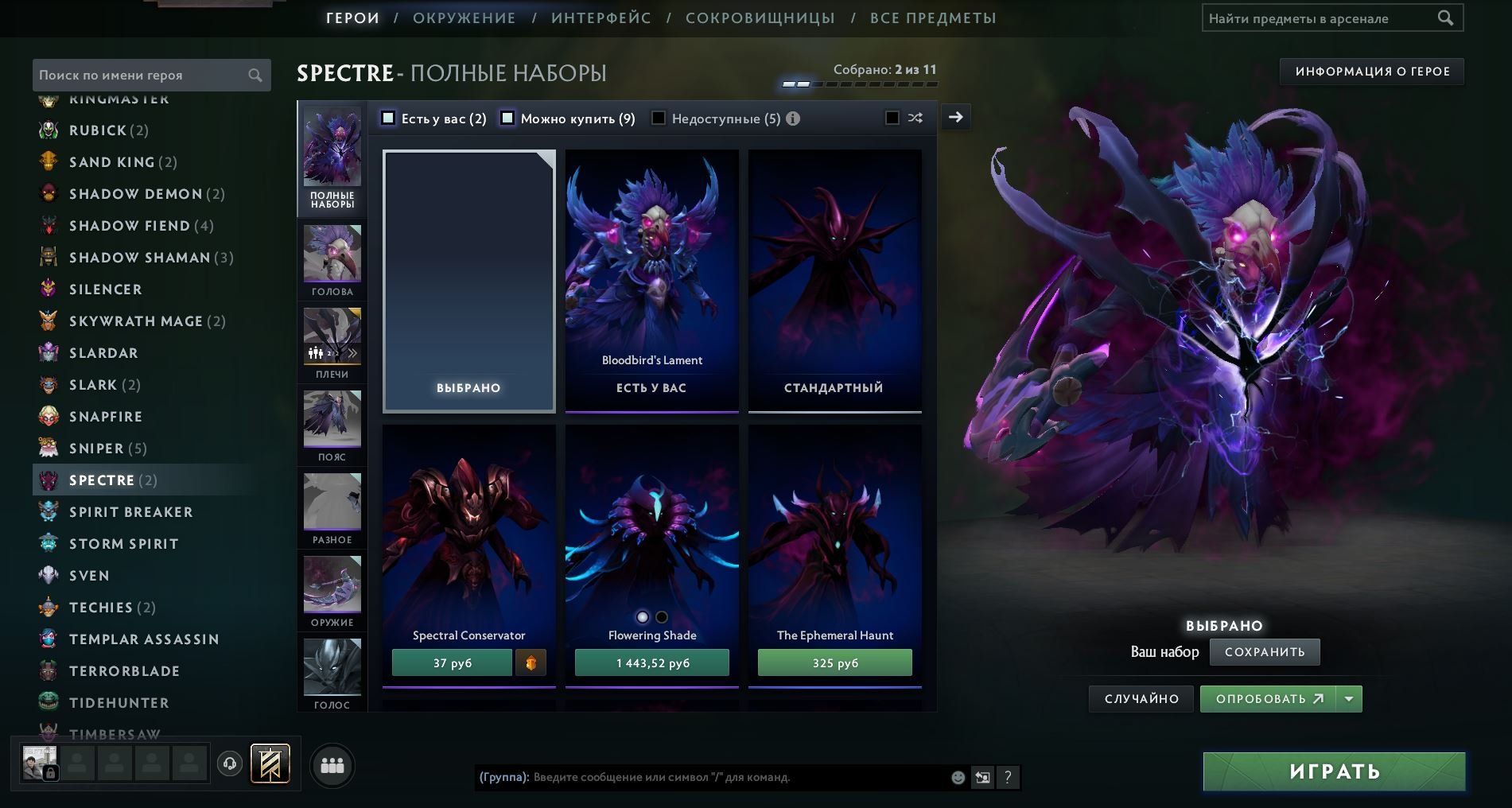Open the ОКРУЖЕНИЕ top menu section
The height and width of the screenshot is (808, 1512).
(x=464, y=18)
